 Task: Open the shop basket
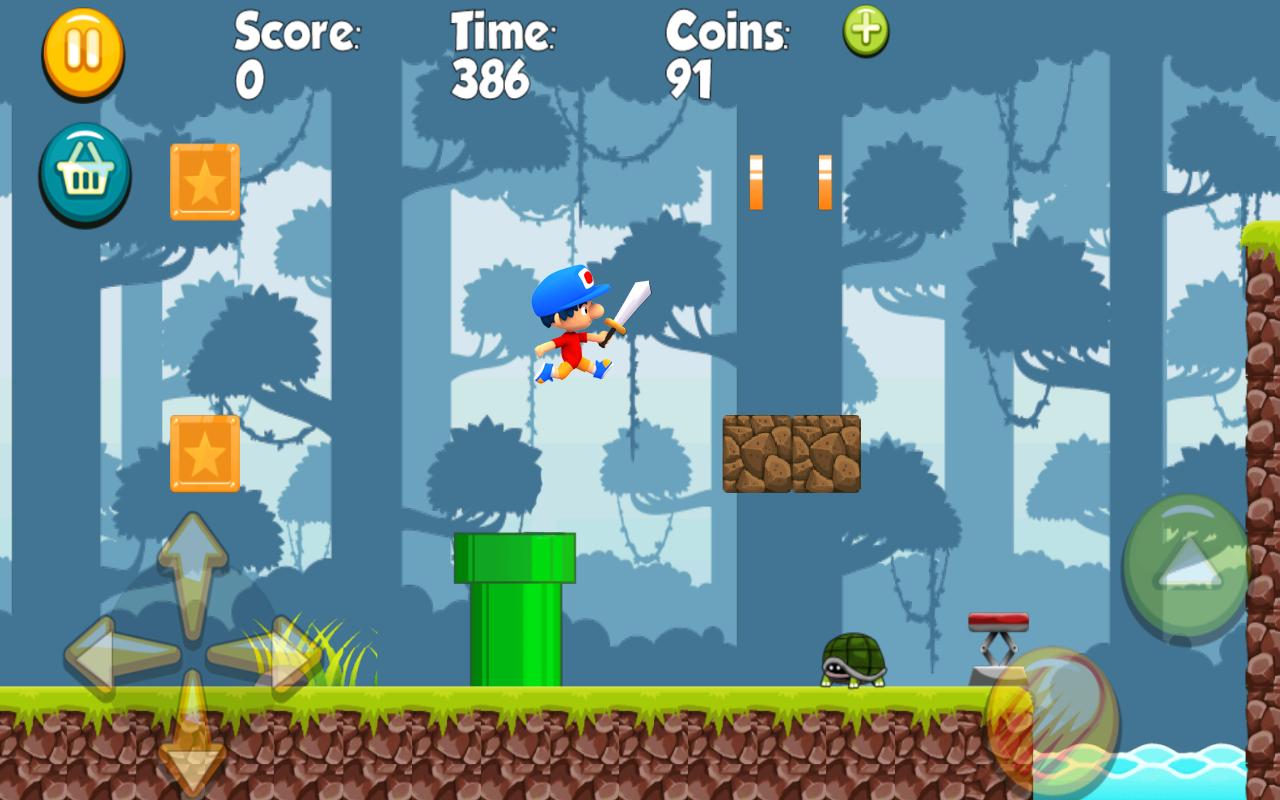click(84, 173)
